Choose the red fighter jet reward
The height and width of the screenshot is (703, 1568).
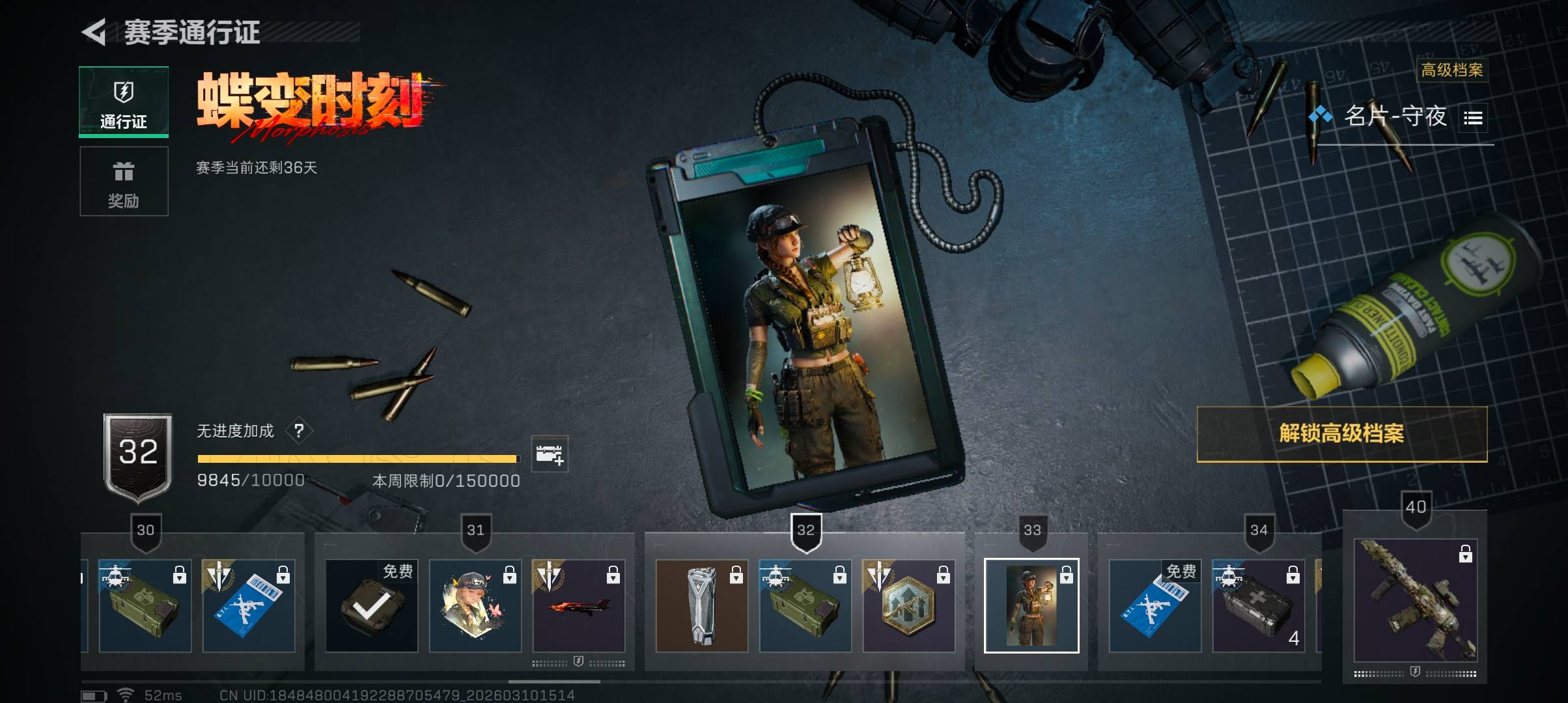tap(578, 606)
